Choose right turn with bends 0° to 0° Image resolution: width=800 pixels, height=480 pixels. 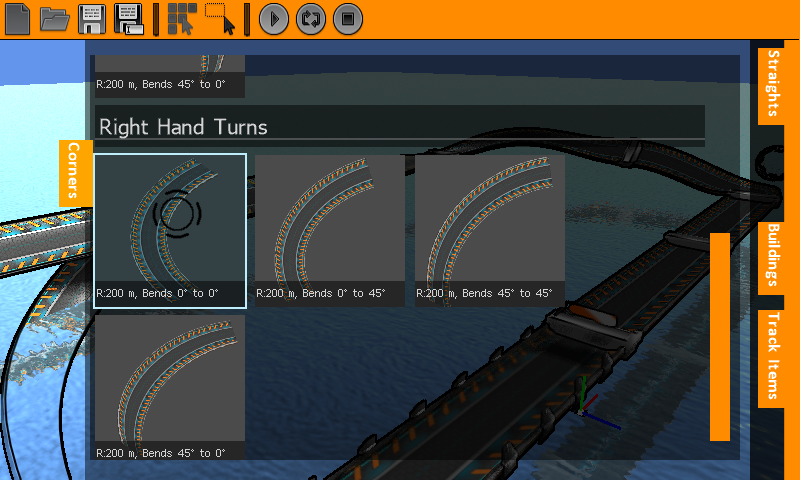[170, 230]
